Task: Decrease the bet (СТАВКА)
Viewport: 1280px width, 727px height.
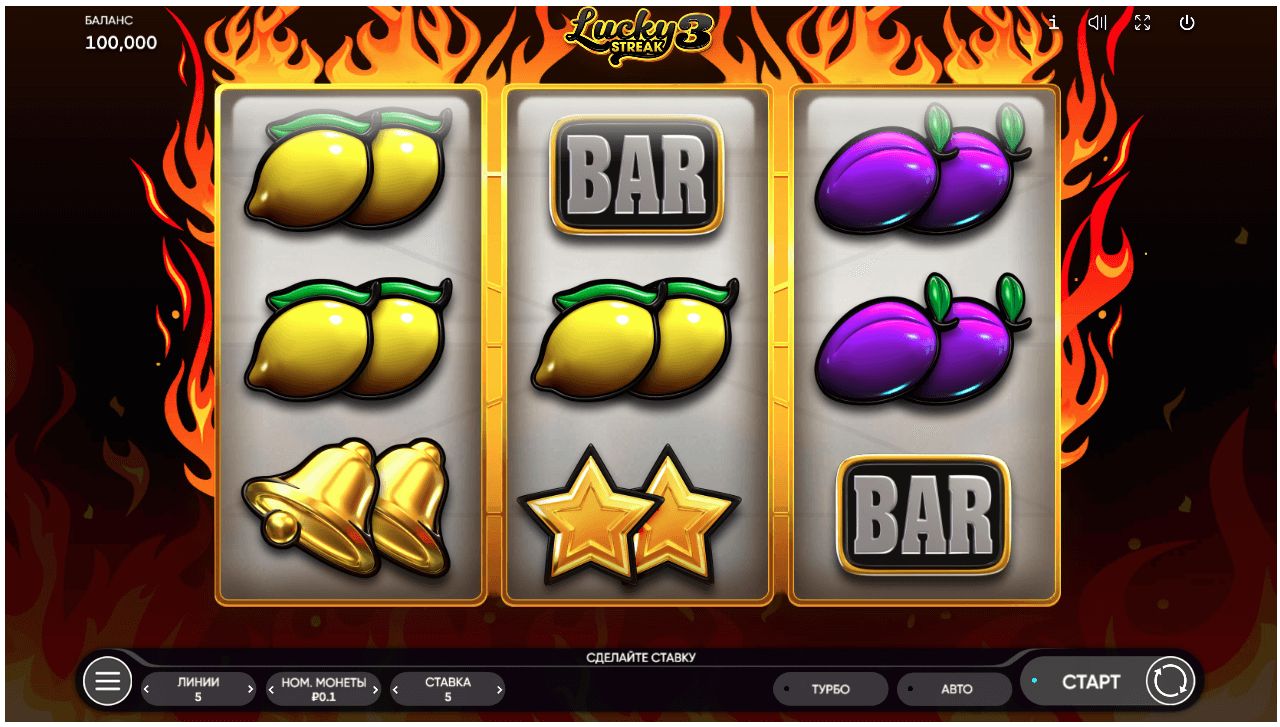Action: coord(396,689)
